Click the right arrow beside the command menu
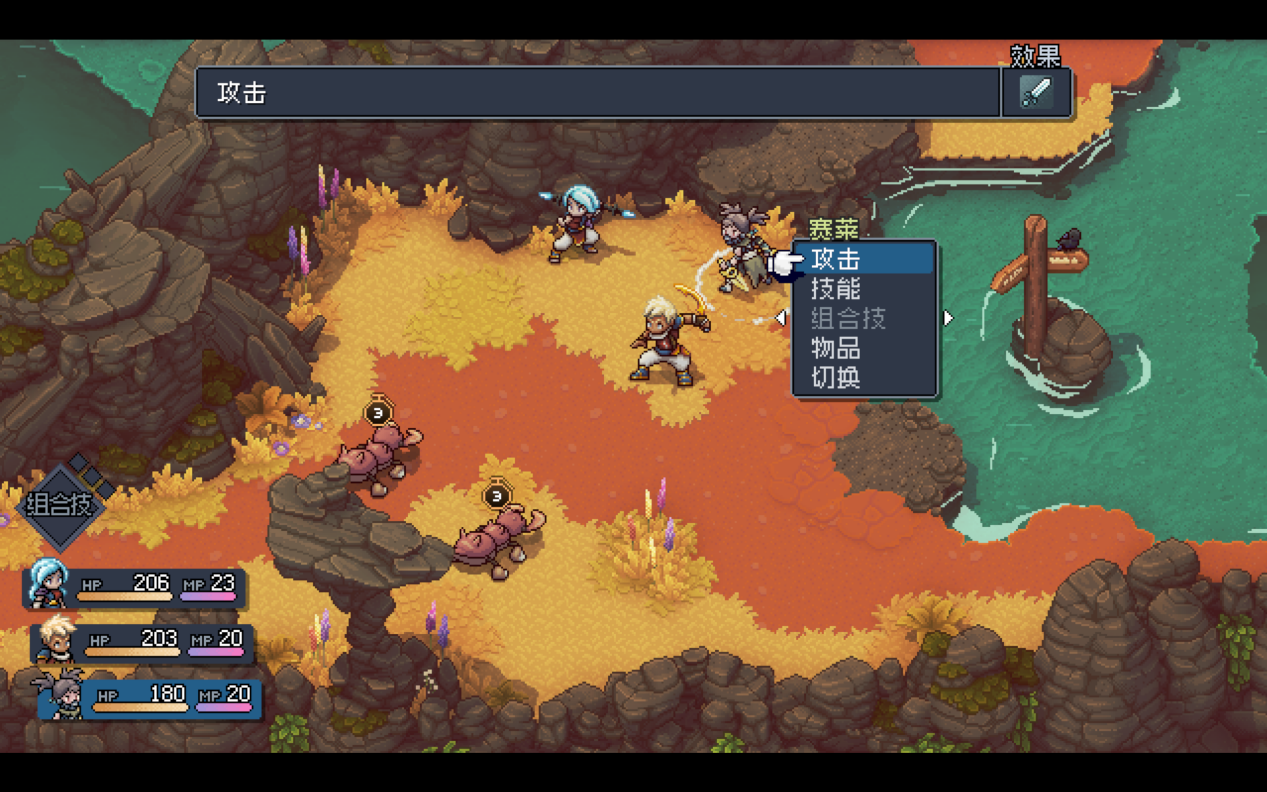The image size is (1267, 792). click(x=948, y=318)
